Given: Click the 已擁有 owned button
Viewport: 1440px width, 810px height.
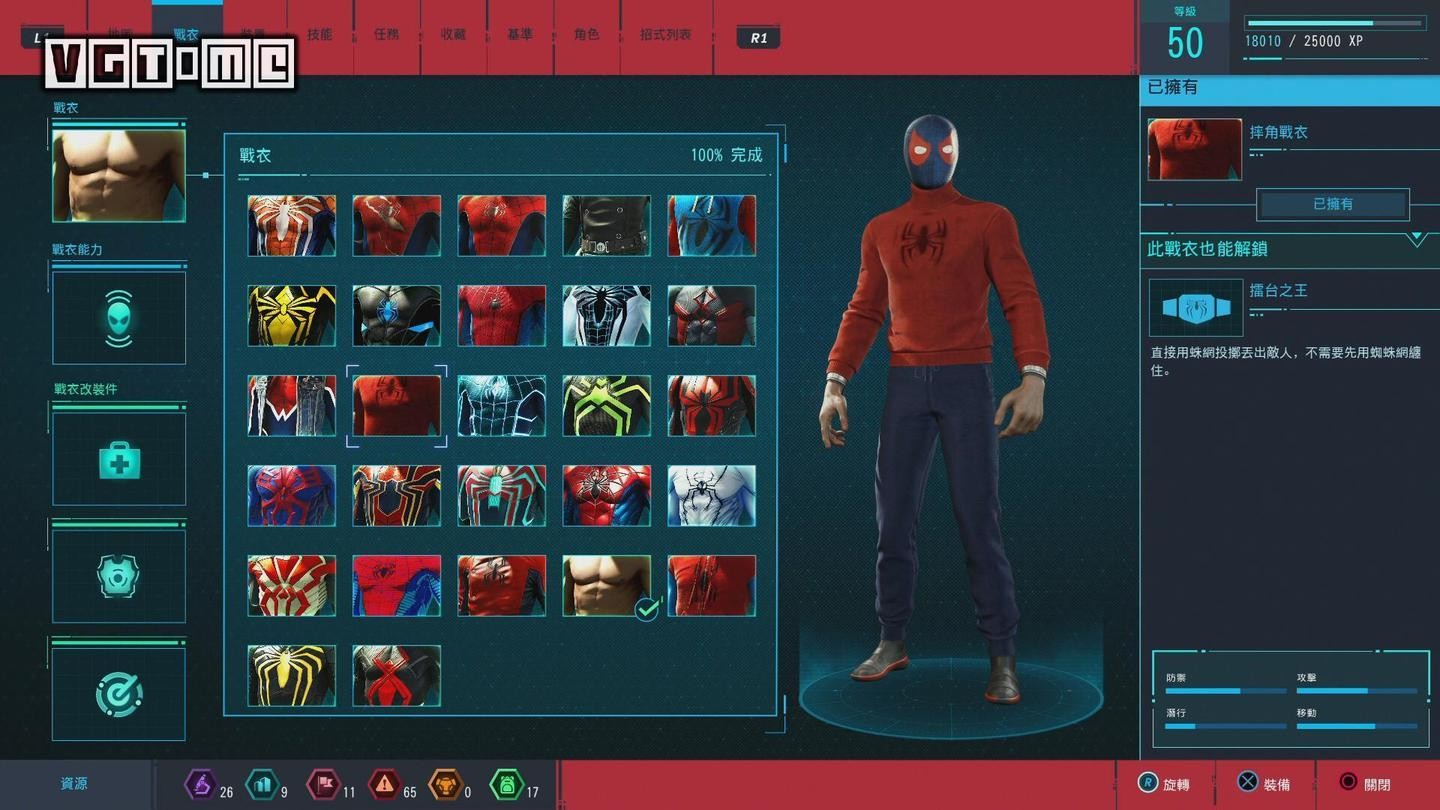Looking at the screenshot, I should click(1332, 204).
